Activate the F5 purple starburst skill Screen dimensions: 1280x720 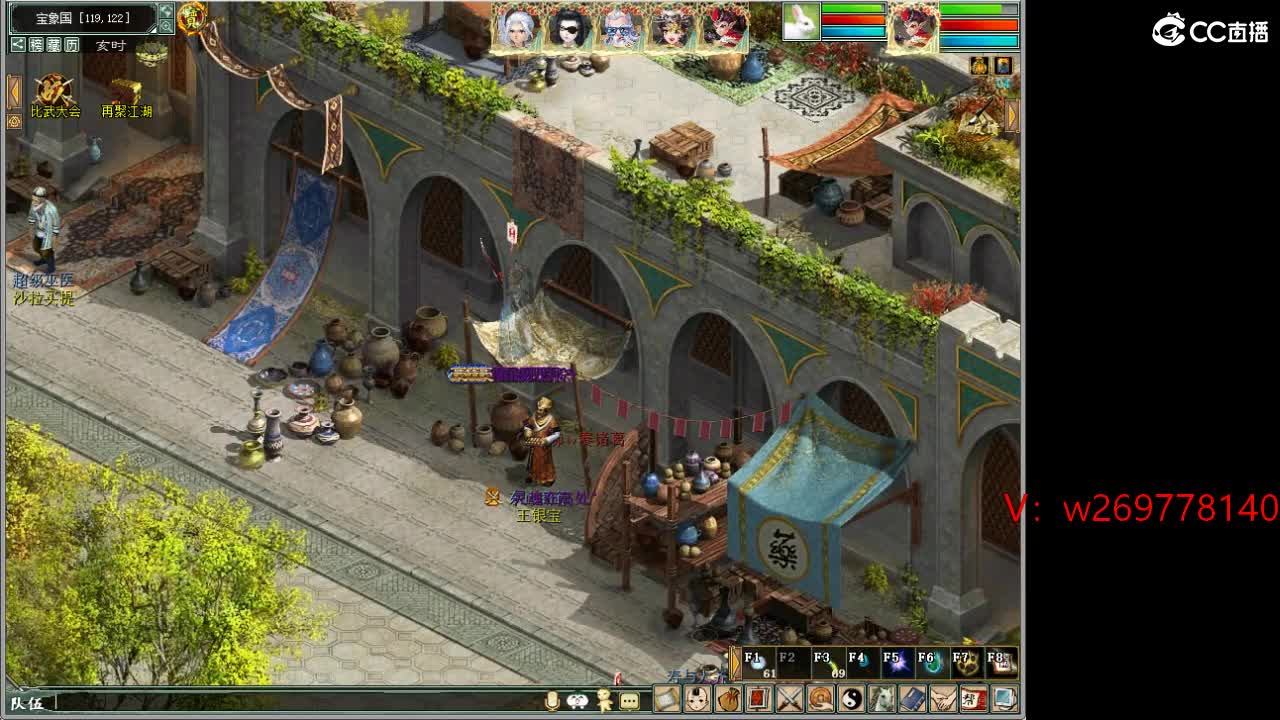pos(896,663)
